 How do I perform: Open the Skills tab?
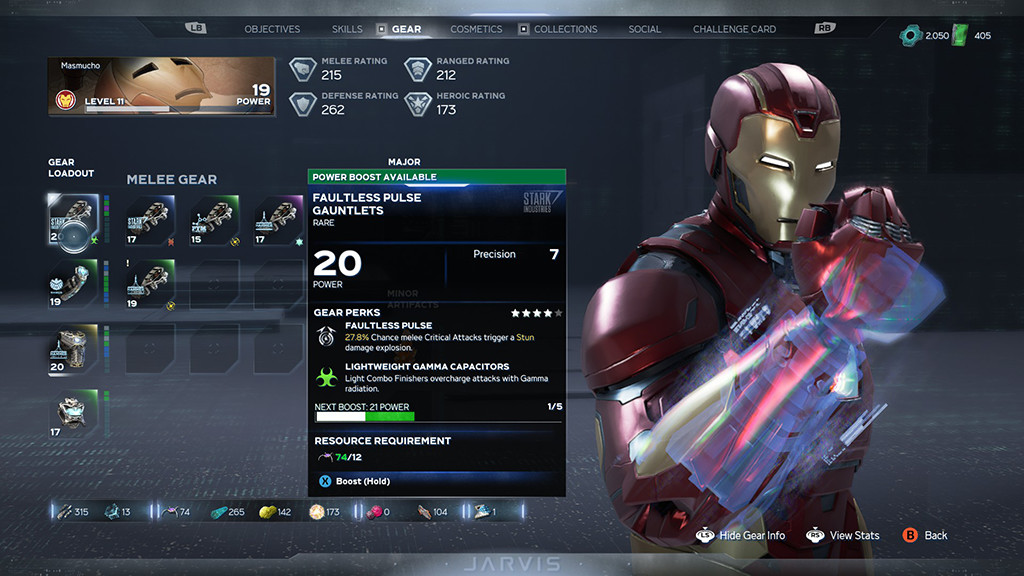pos(347,29)
